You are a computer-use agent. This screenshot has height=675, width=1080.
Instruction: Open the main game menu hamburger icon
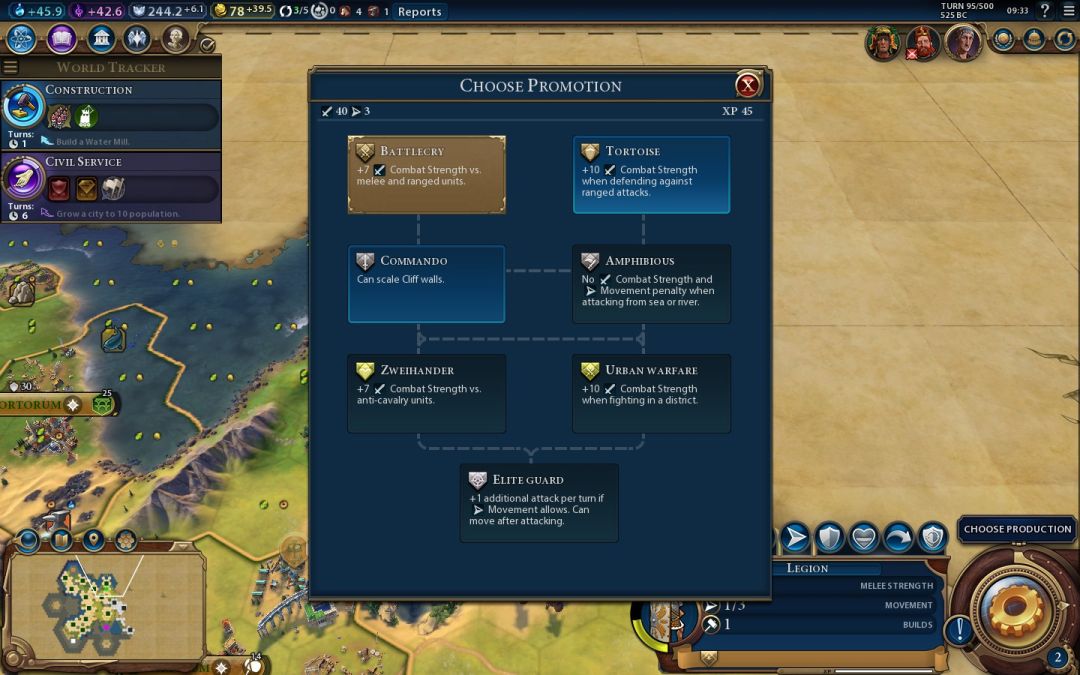(x=1068, y=11)
